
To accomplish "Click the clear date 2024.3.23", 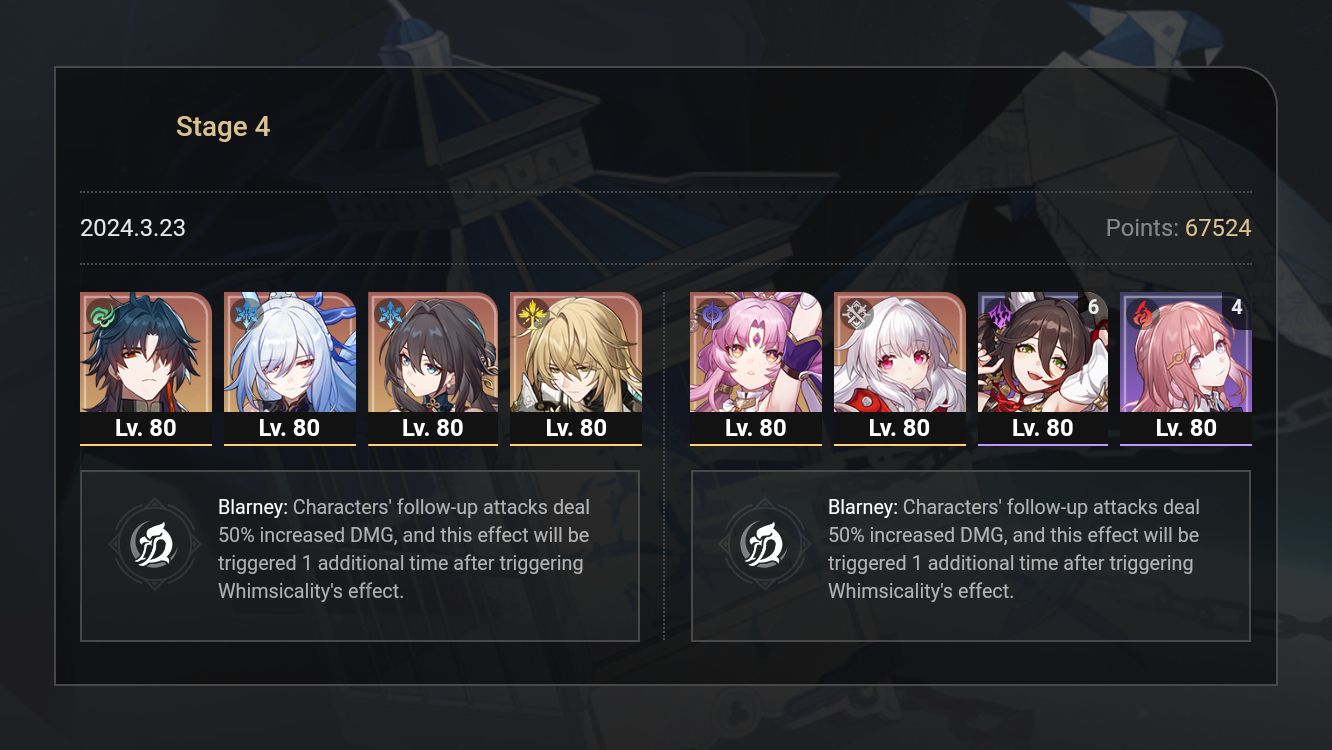I will [133, 228].
